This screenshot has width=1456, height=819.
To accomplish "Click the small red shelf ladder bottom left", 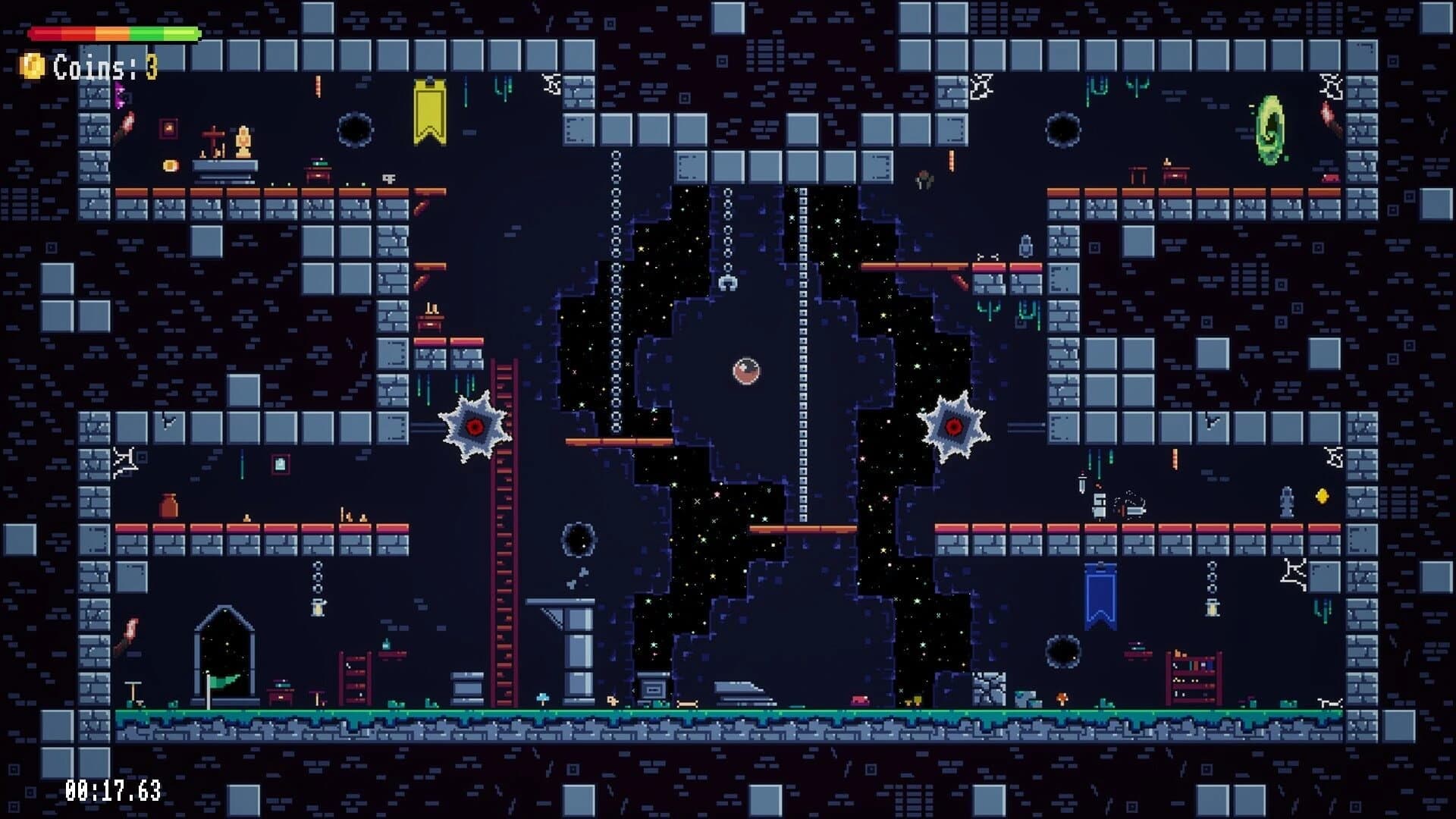I will click(355, 679).
